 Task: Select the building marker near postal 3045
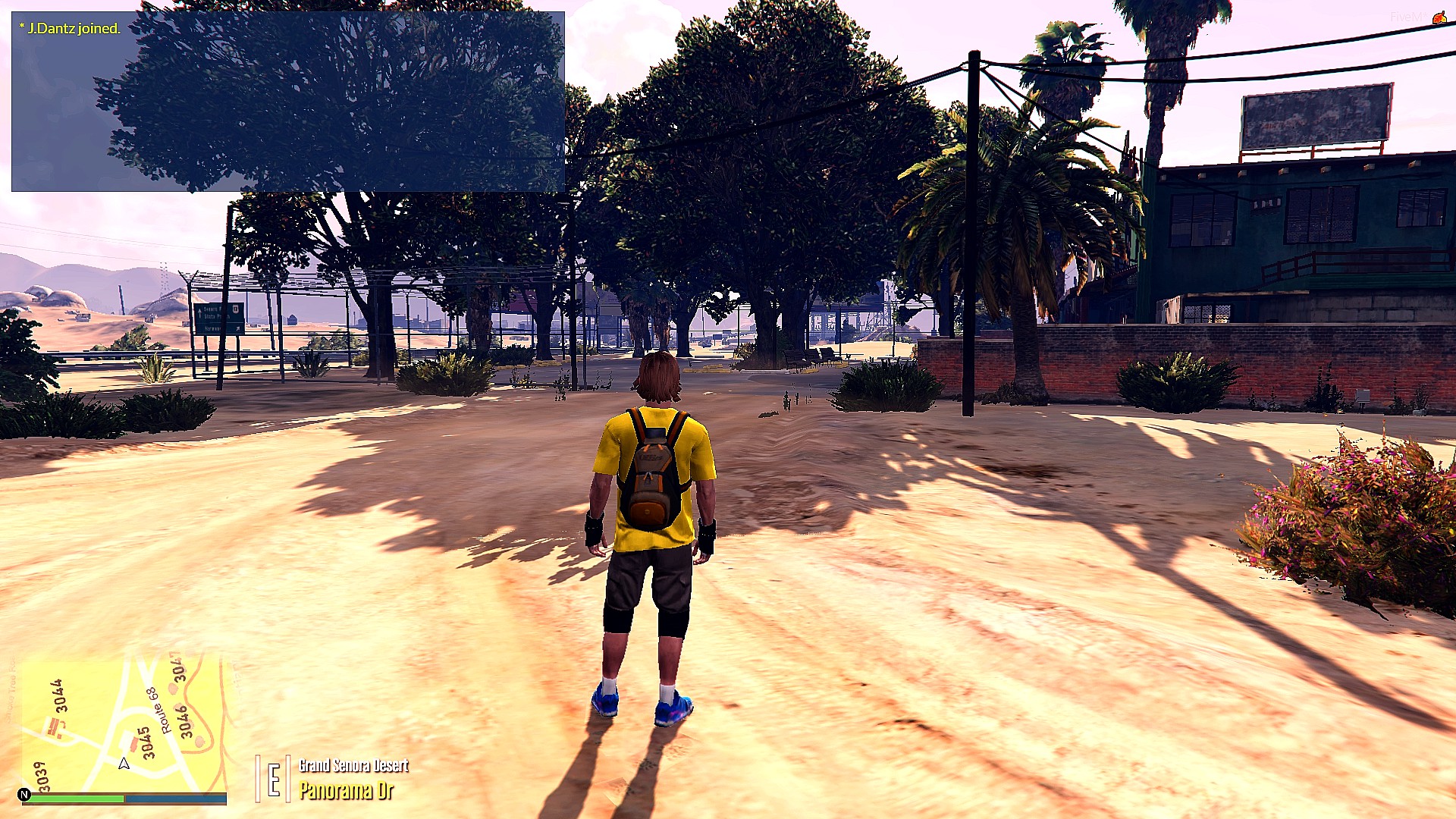133,743
